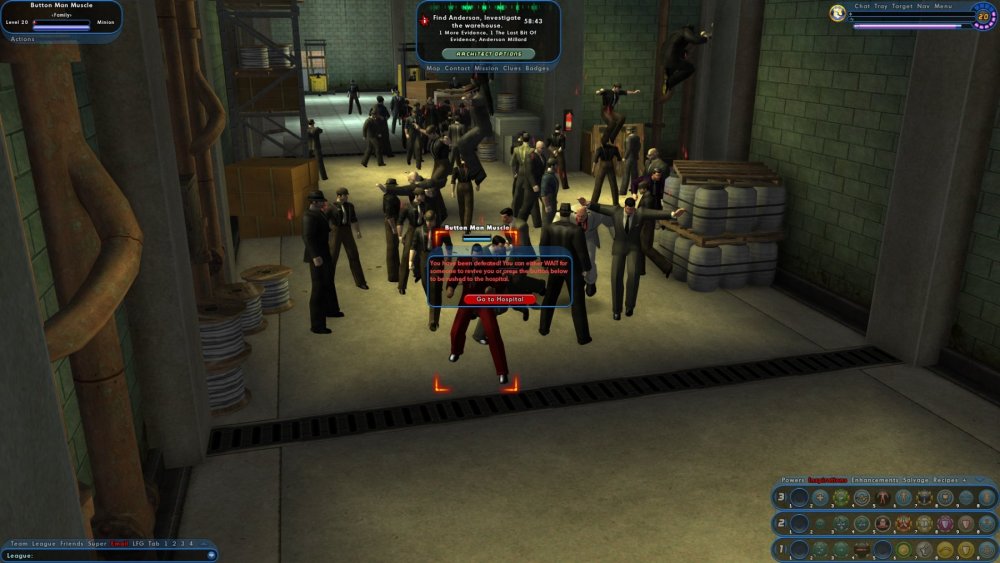The image size is (1000, 563).
Task: Open the Nav option in the top bar
Action: pyautogui.click(x=924, y=6)
